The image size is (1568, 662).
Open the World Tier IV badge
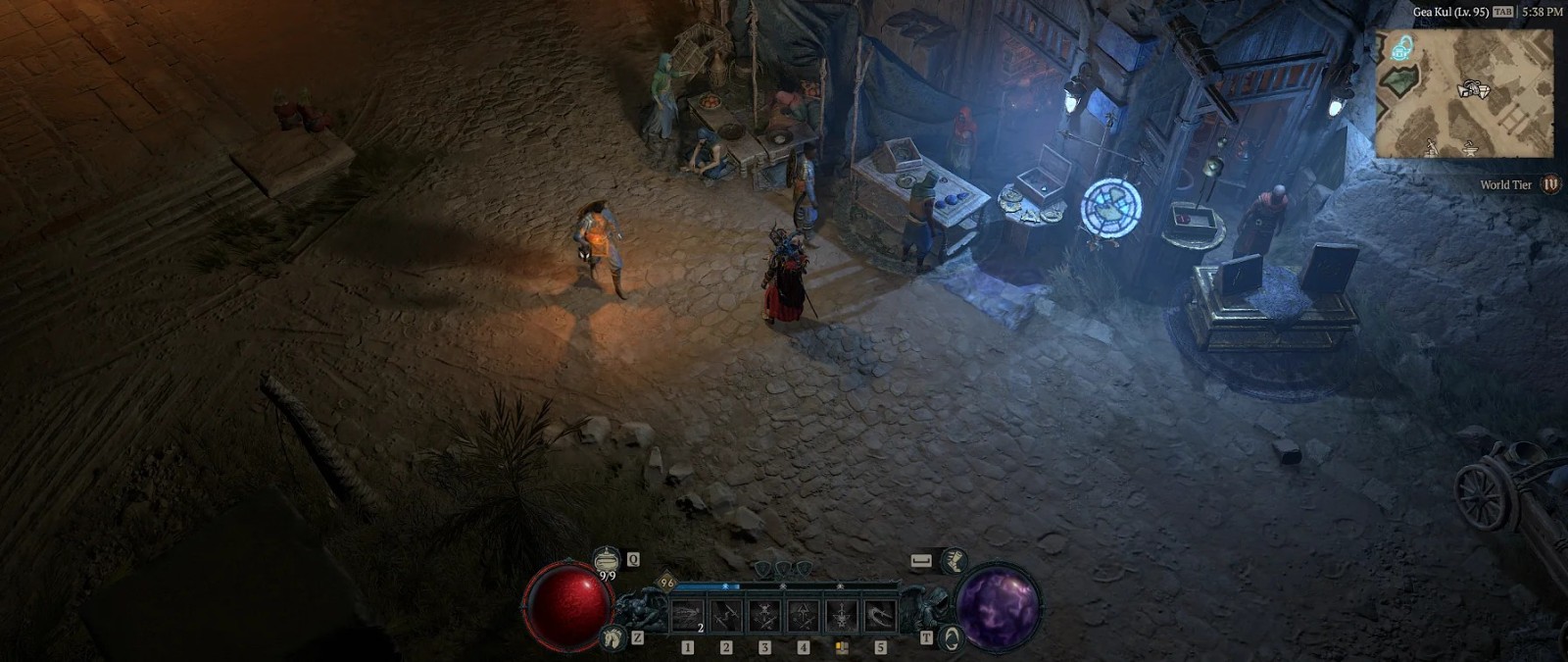[1550, 184]
